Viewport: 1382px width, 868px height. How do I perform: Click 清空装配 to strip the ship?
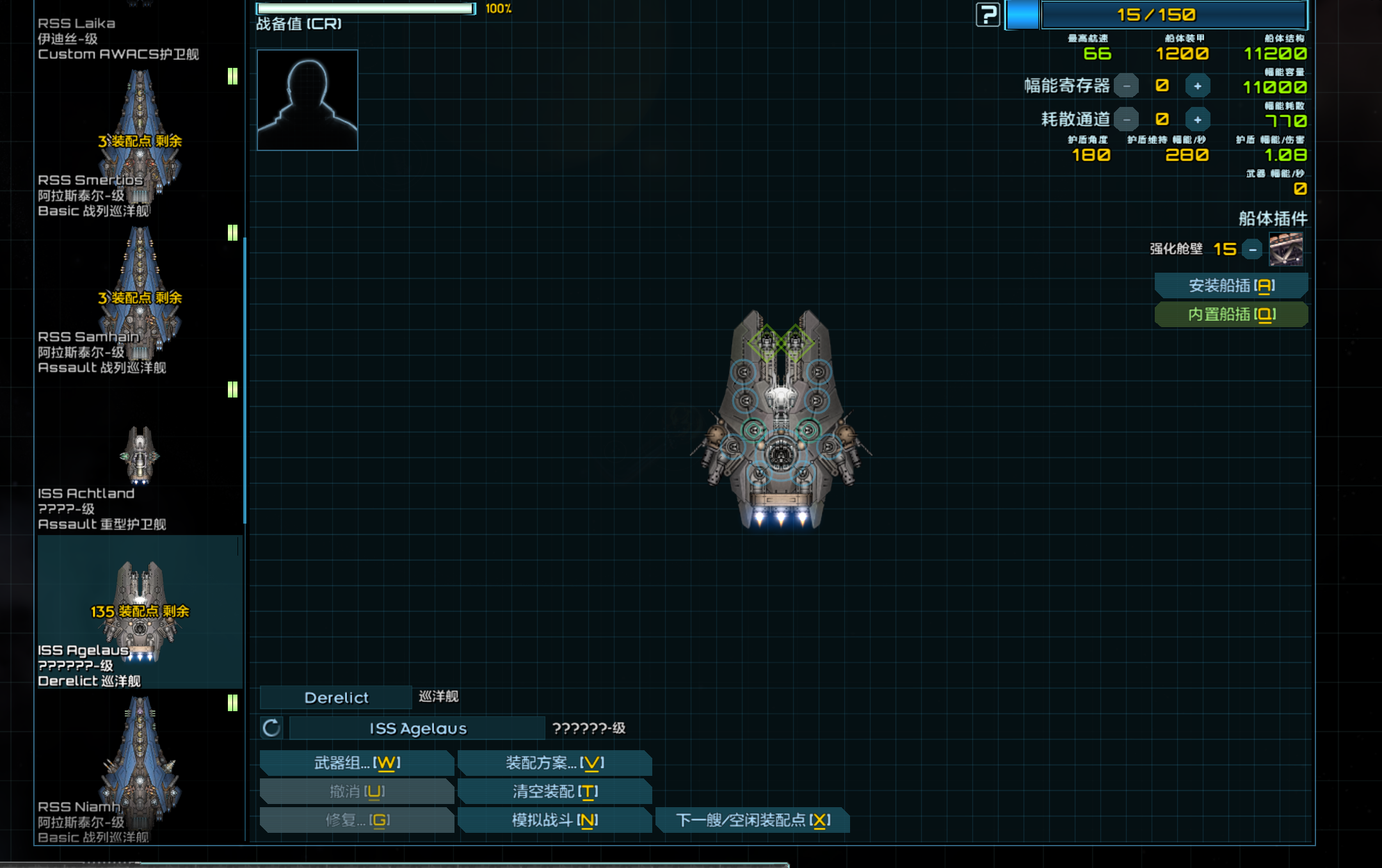pos(554,791)
